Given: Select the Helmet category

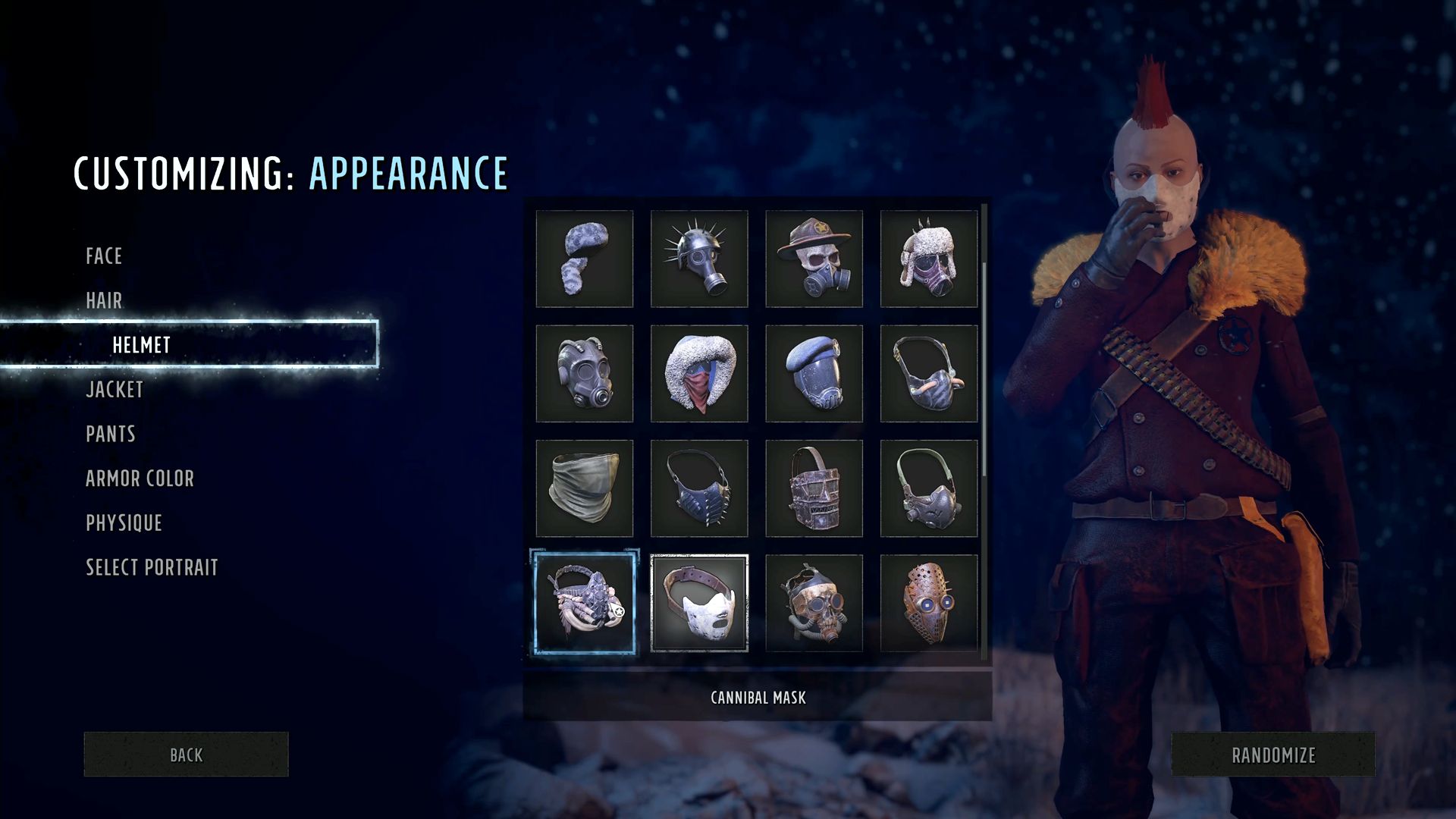Looking at the screenshot, I should (142, 345).
